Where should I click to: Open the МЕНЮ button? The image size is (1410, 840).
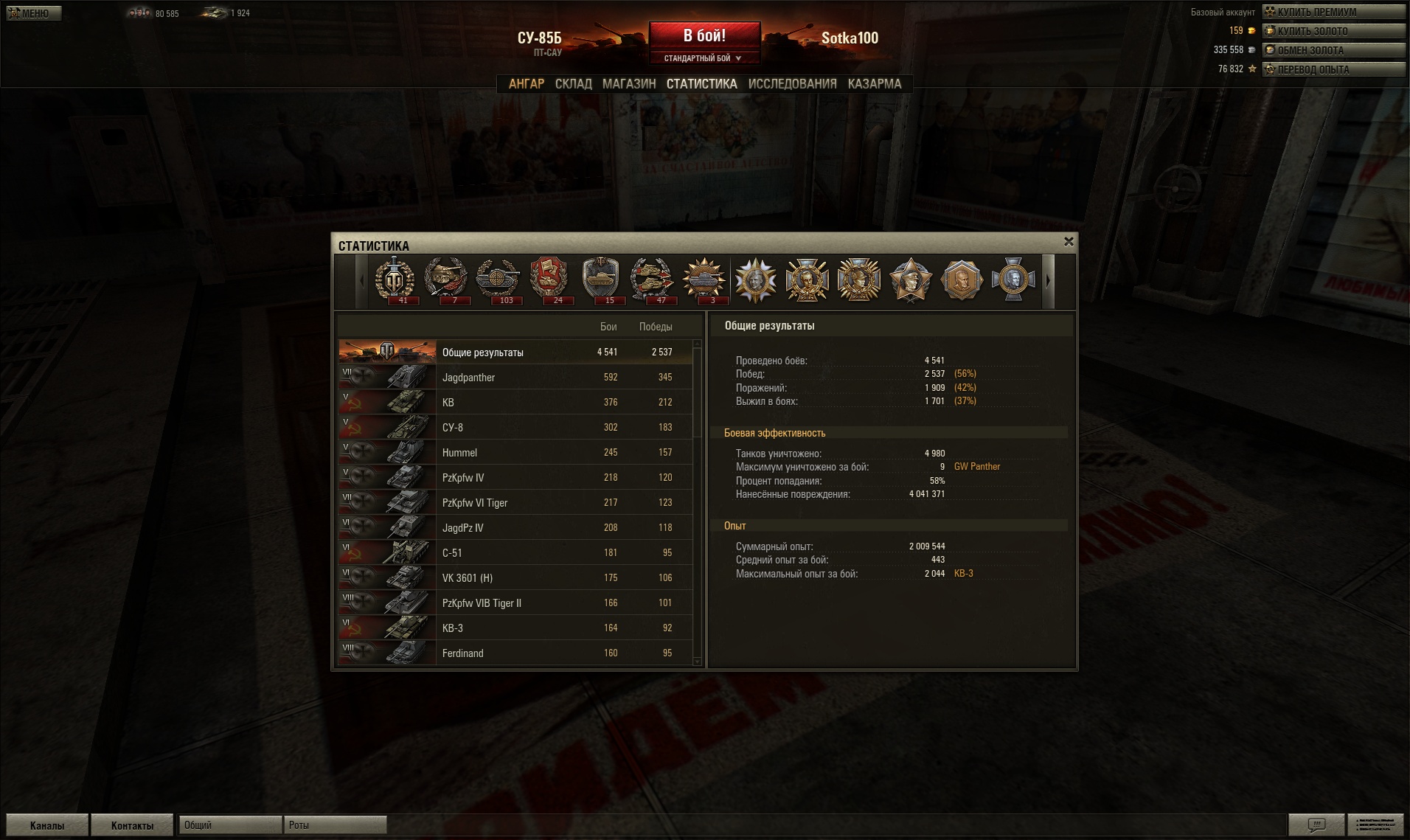pyautogui.click(x=33, y=13)
